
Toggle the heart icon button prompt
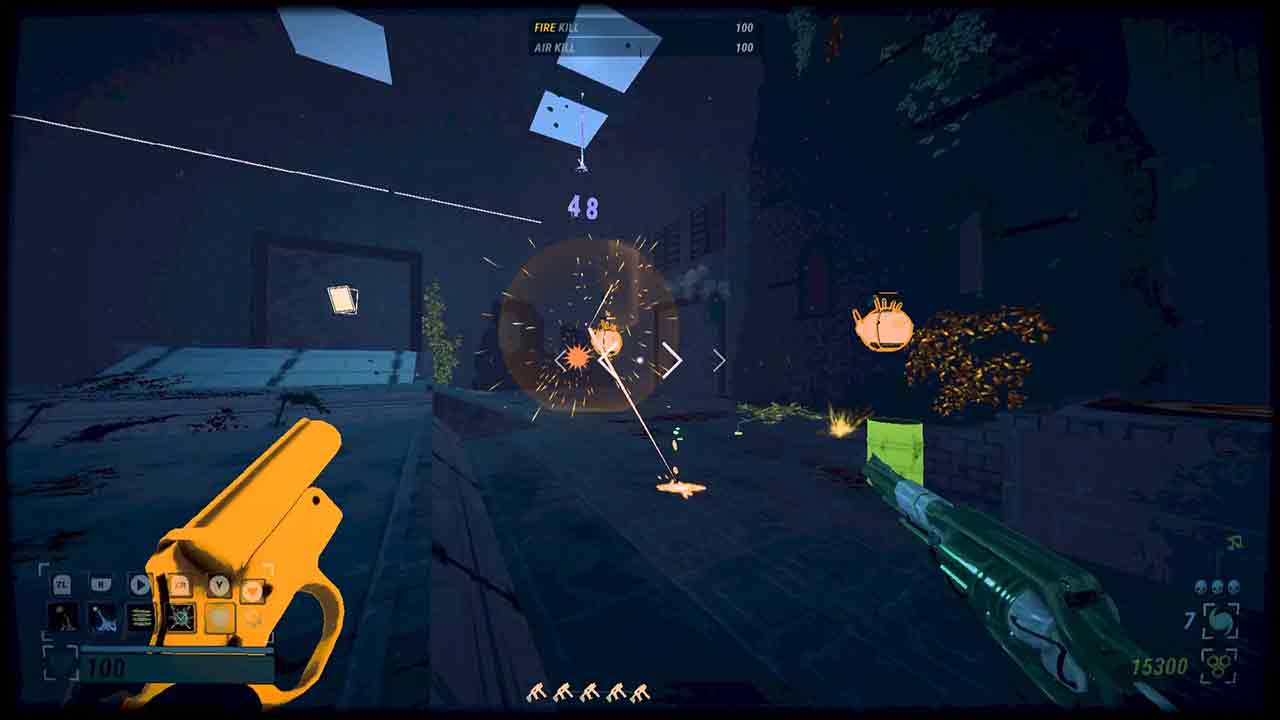254,590
